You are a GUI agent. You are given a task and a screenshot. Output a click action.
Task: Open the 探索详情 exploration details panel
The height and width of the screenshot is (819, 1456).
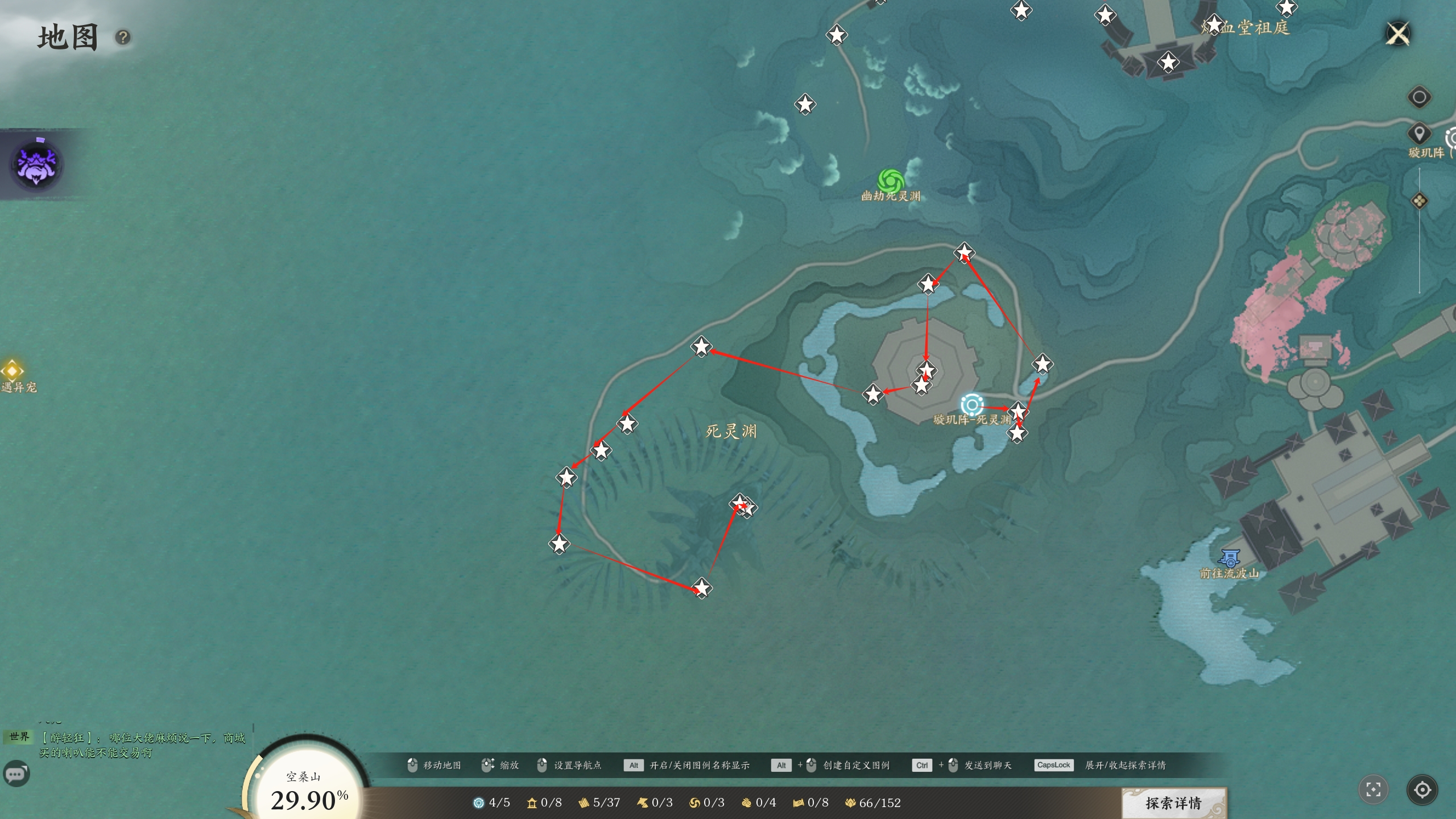1173,803
